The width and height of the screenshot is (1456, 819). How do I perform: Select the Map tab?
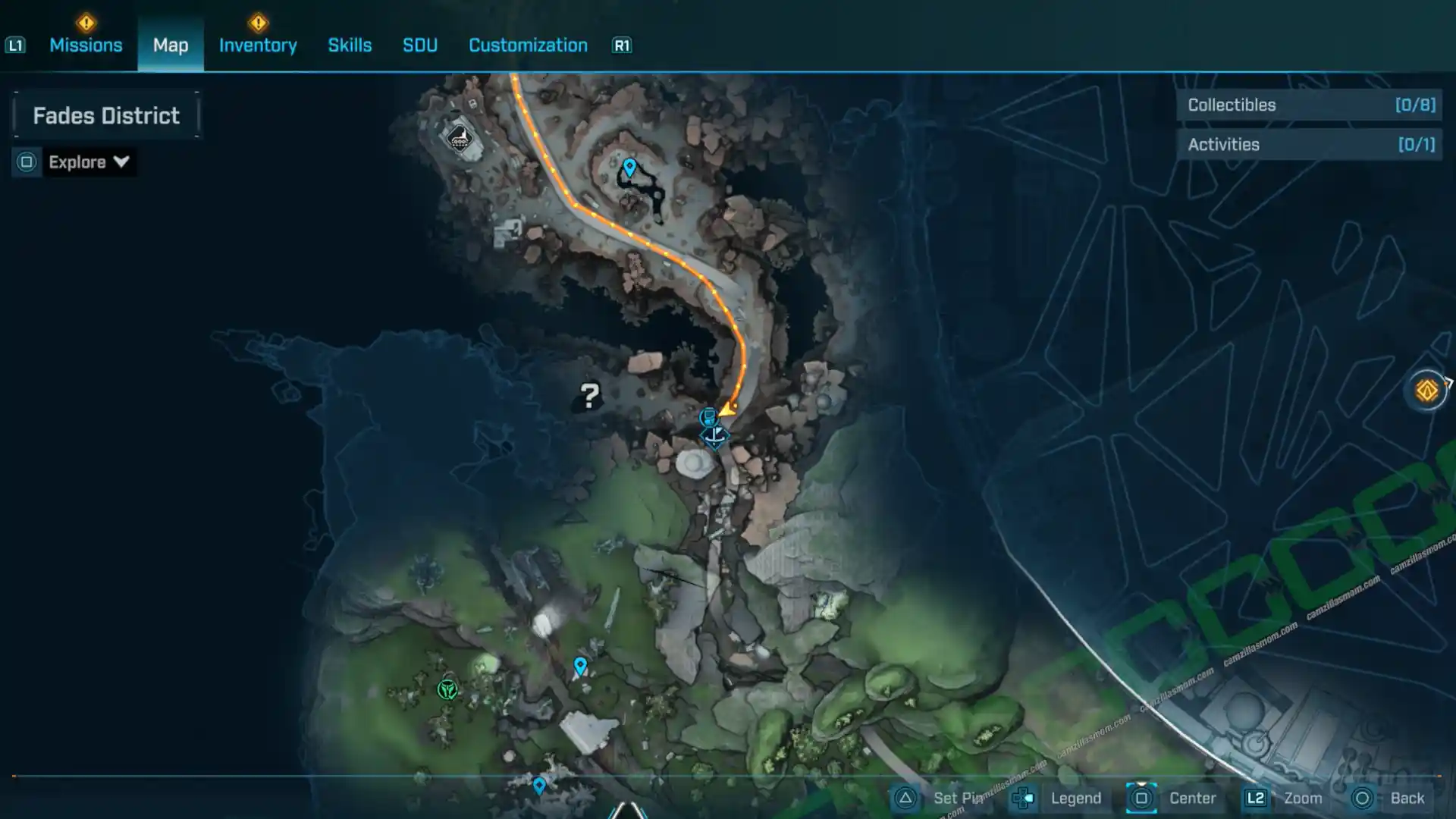[x=171, y=45]
